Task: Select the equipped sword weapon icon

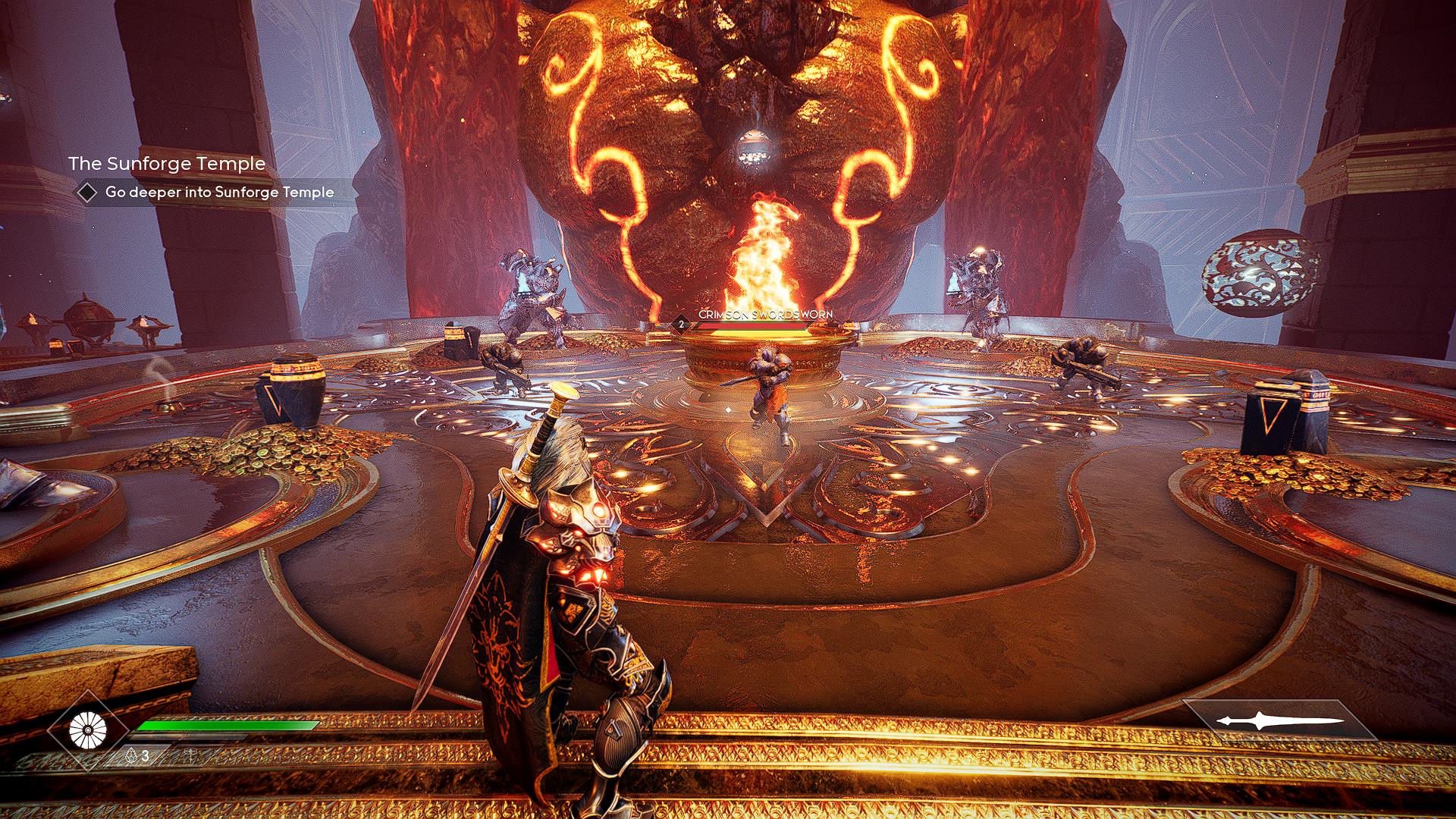Action: 1279,721
